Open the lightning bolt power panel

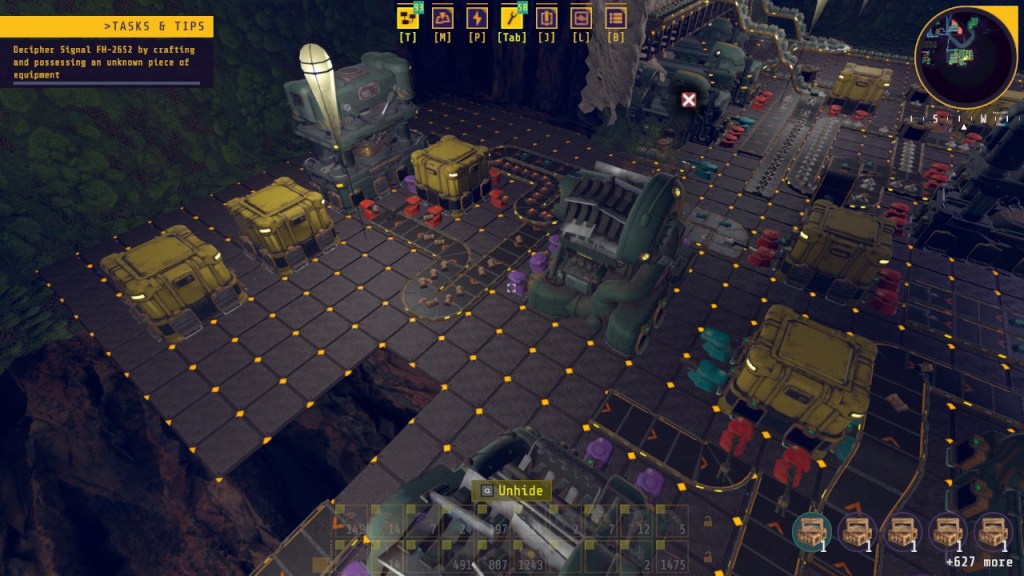coord(477,18)
